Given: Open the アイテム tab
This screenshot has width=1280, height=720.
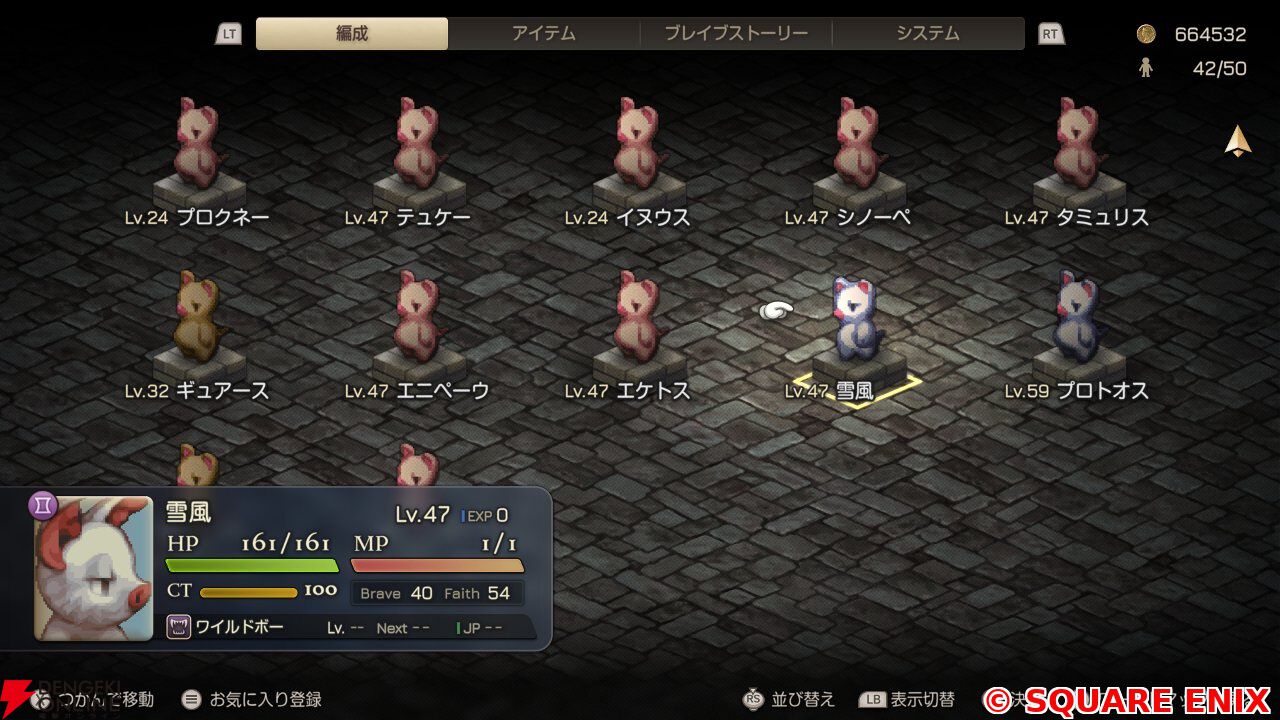Looking at the screenshot, I should pos(544,33).
